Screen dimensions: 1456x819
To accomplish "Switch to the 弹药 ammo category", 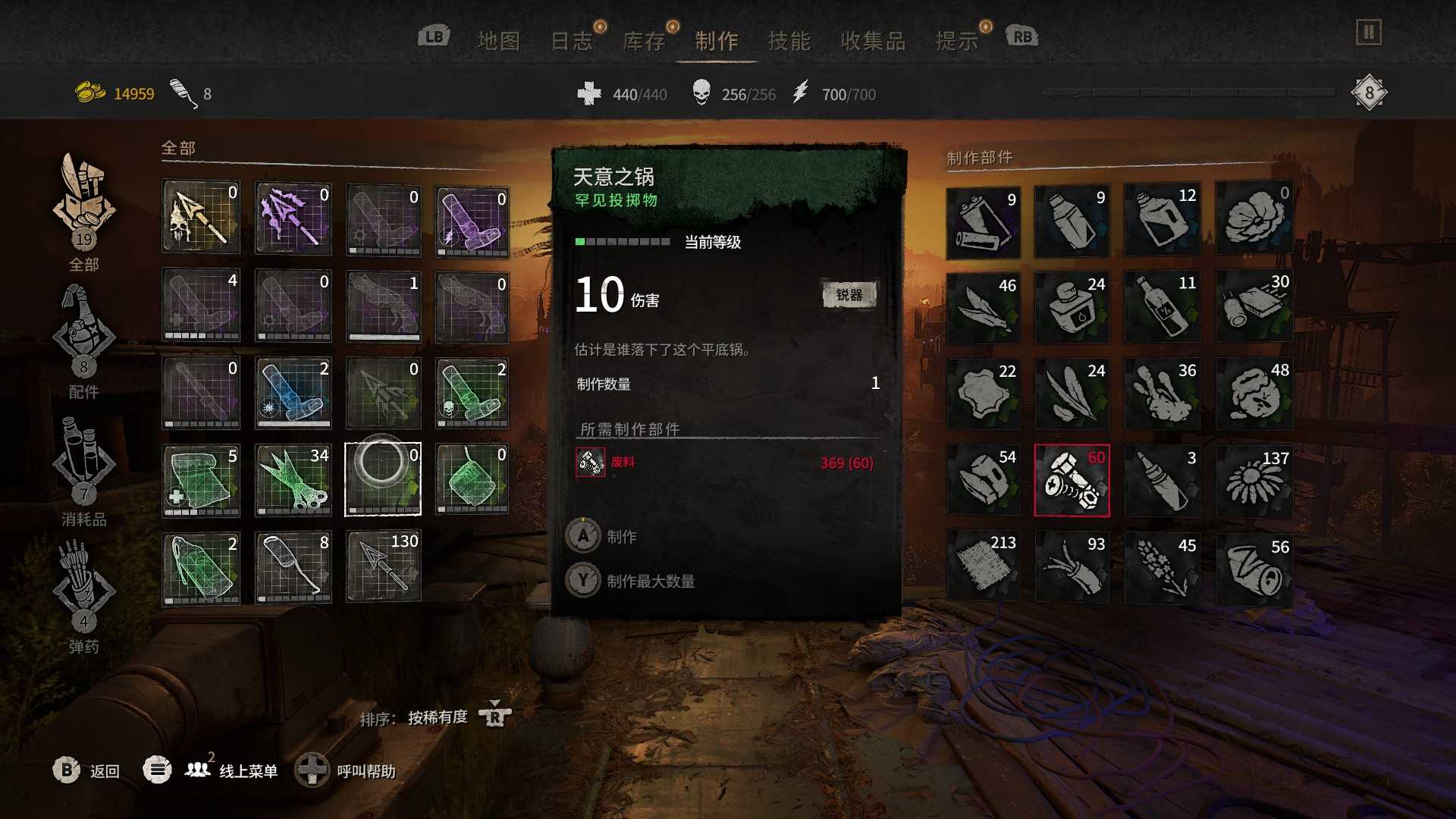I will click(x=83, y=594).
